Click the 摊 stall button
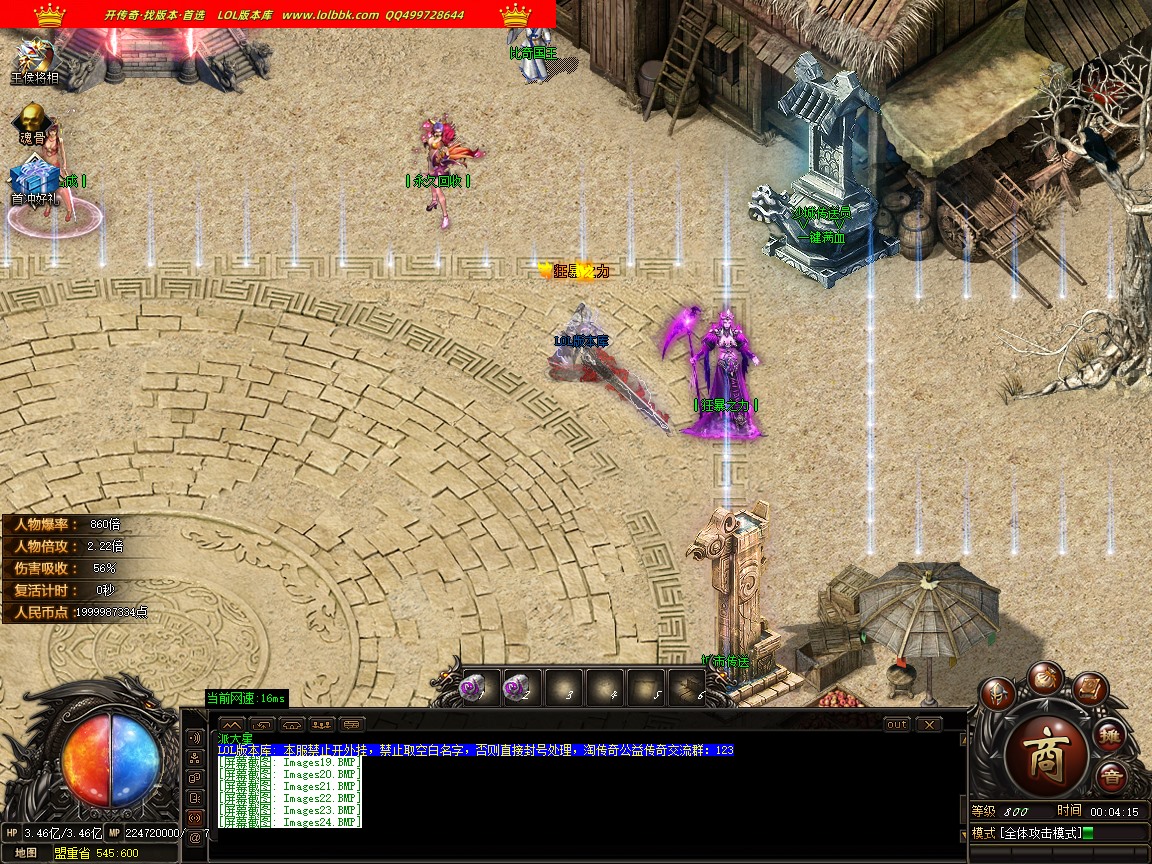 coord(1112,736)
